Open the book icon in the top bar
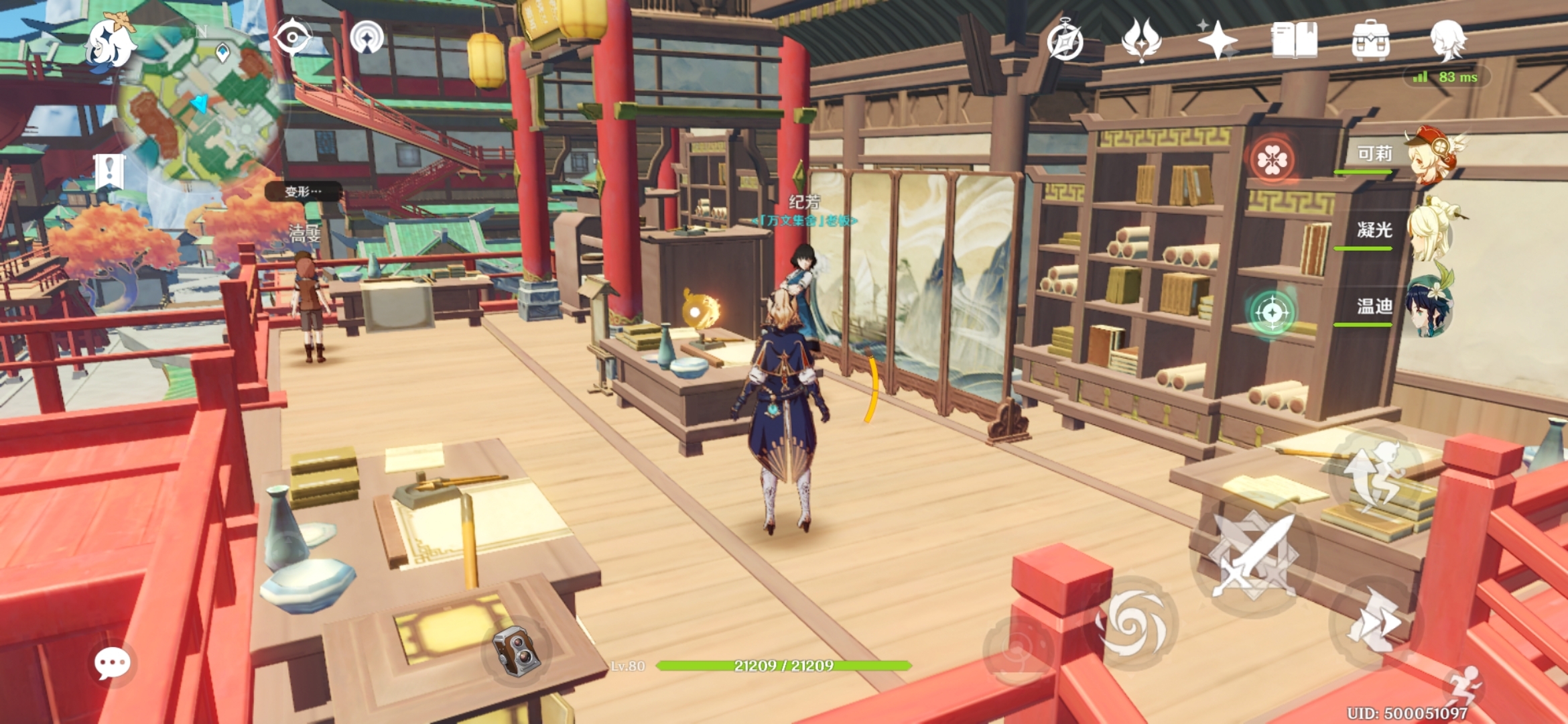1568x724 pixels. 1294,40
